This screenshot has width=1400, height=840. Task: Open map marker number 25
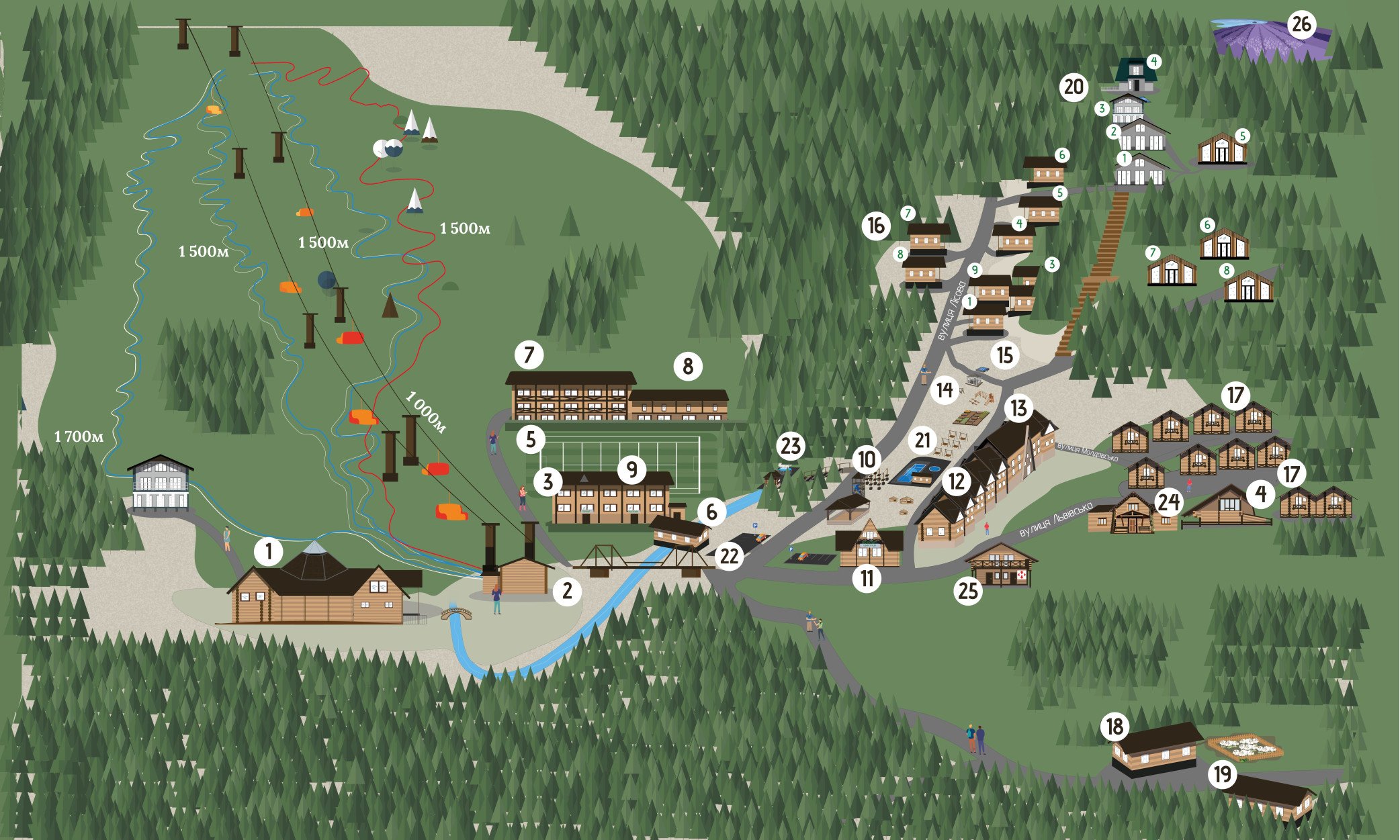[x=968, y=592]
